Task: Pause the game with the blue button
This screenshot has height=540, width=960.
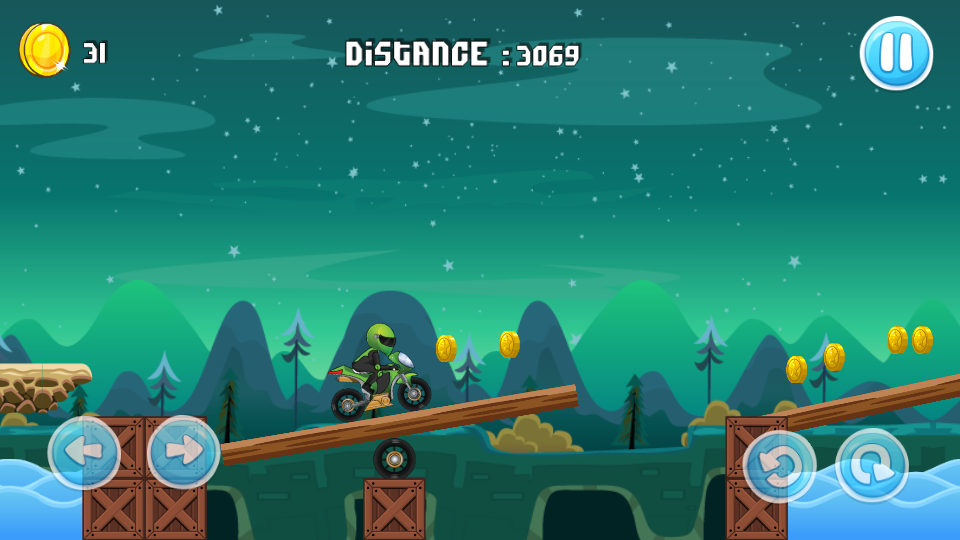Action: click(x=896, y=53)
